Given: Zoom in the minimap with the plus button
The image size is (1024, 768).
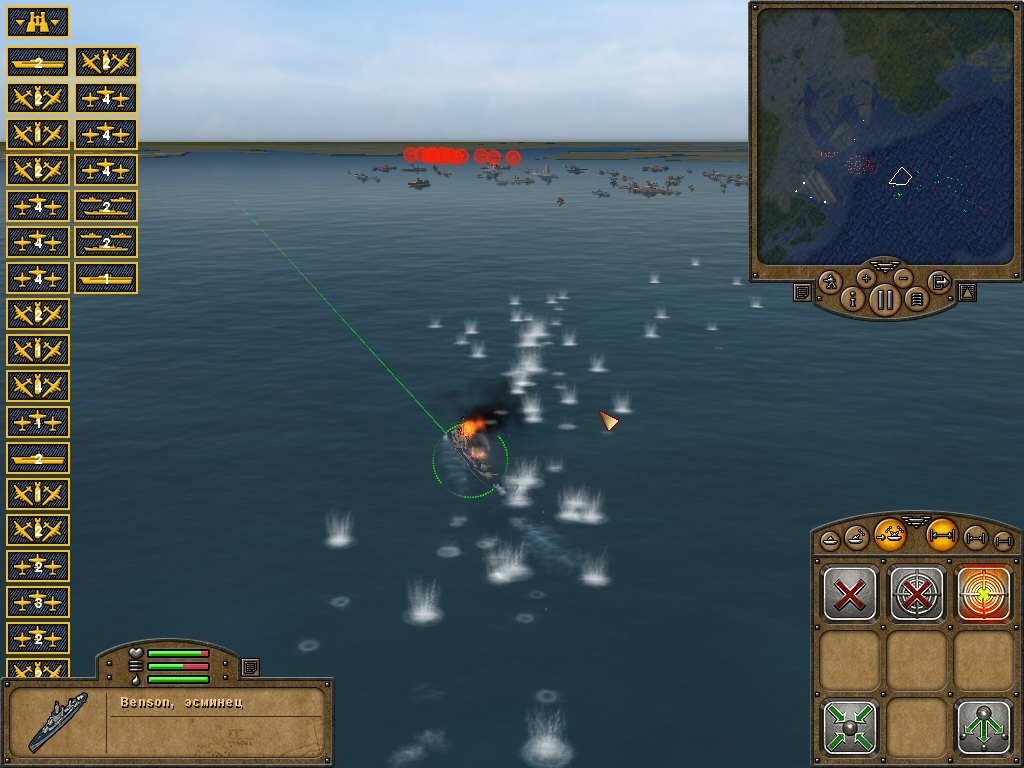Looking at the screenshot, I should tap(866, 278).
